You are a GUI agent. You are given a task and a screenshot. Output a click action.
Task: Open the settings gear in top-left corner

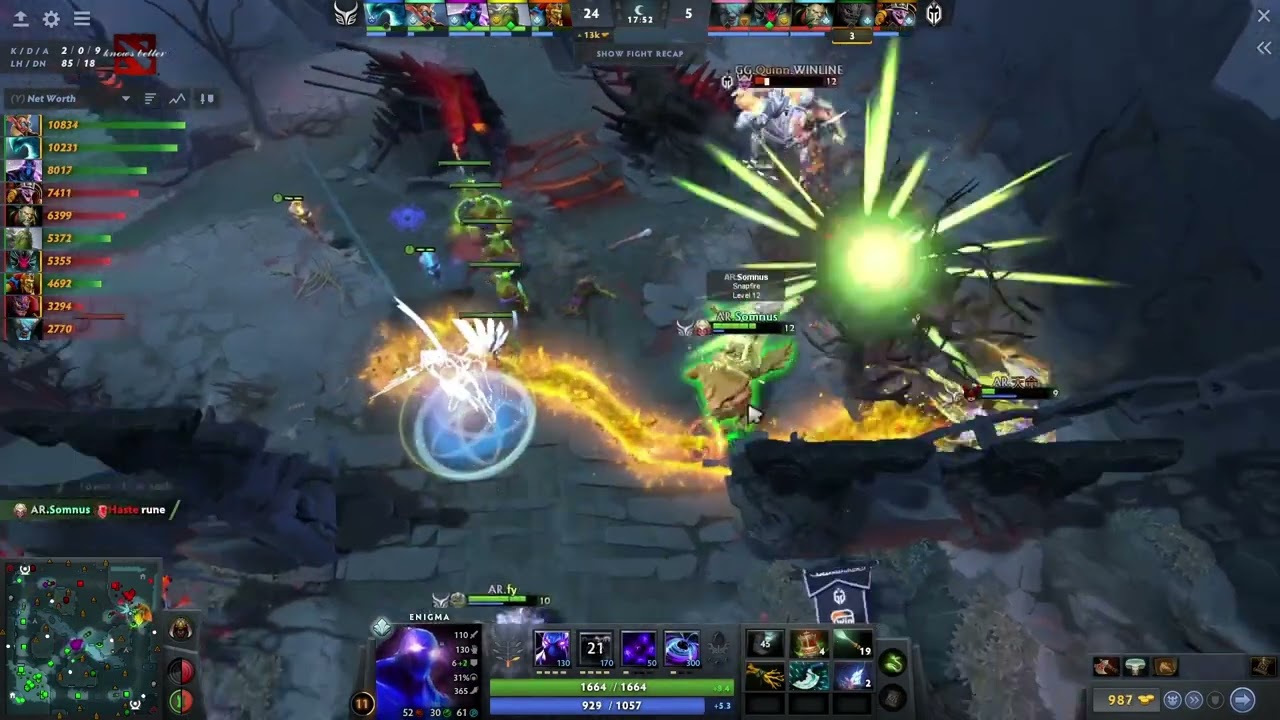click(50, 19)
